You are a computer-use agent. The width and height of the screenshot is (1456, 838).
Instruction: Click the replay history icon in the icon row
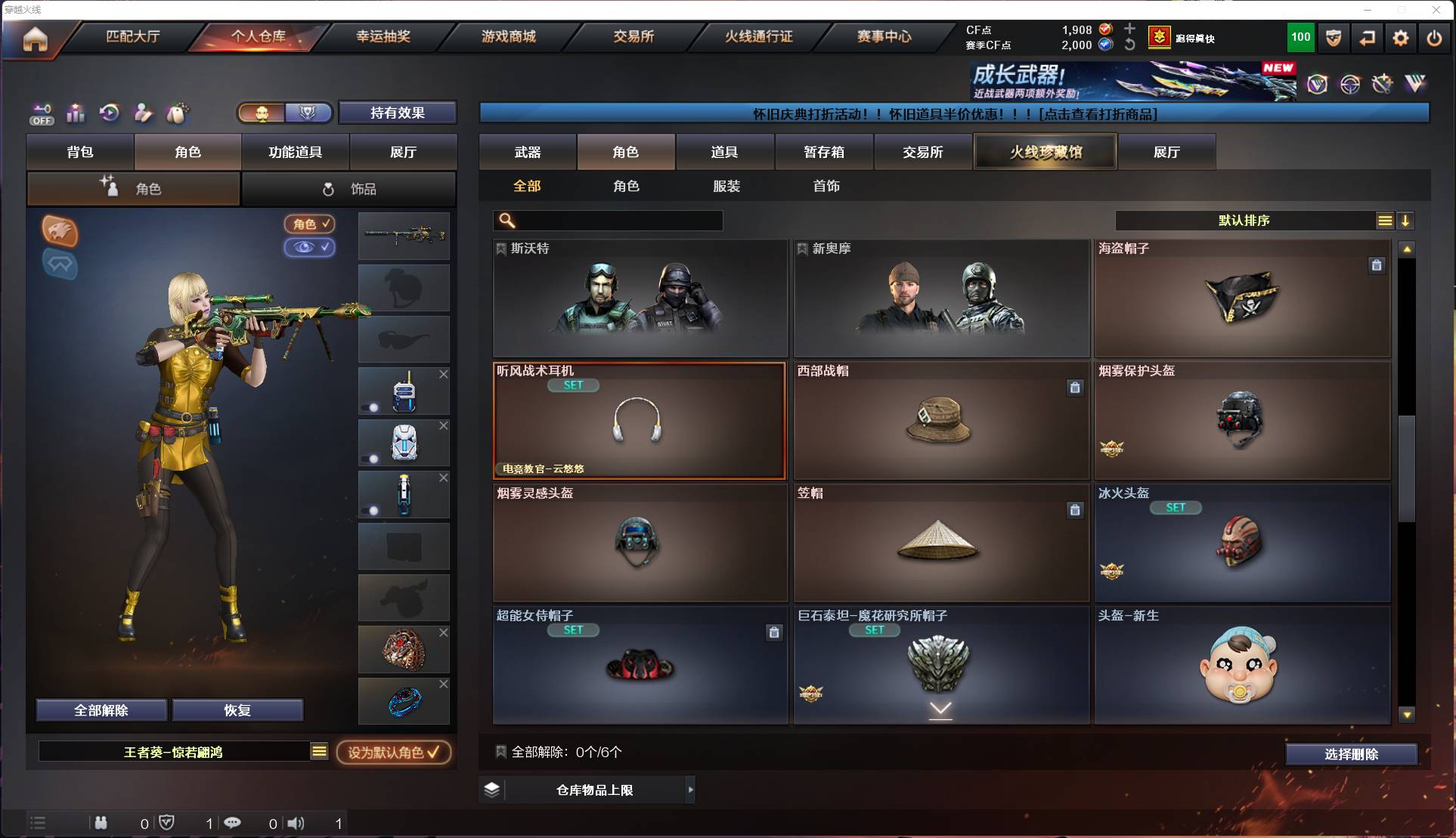pyautogui.click(x=109, y=113)
